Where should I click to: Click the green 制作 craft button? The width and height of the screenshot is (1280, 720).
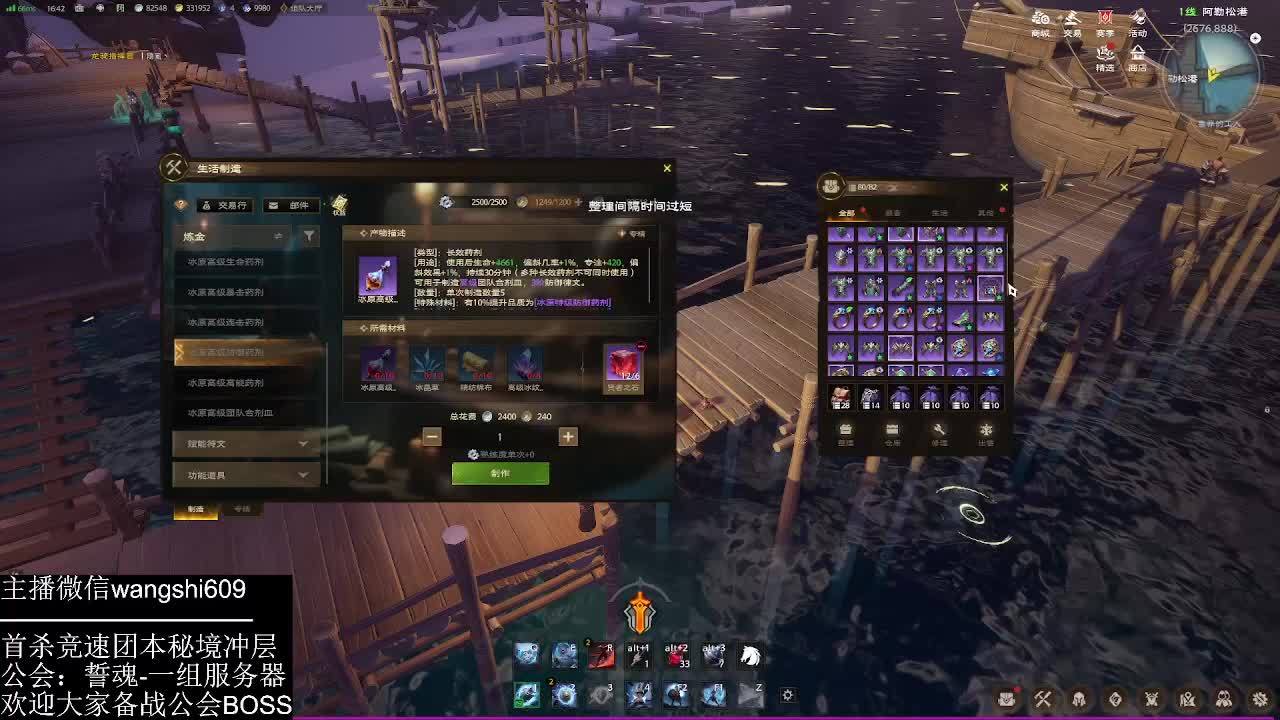(x=500, y=473)
